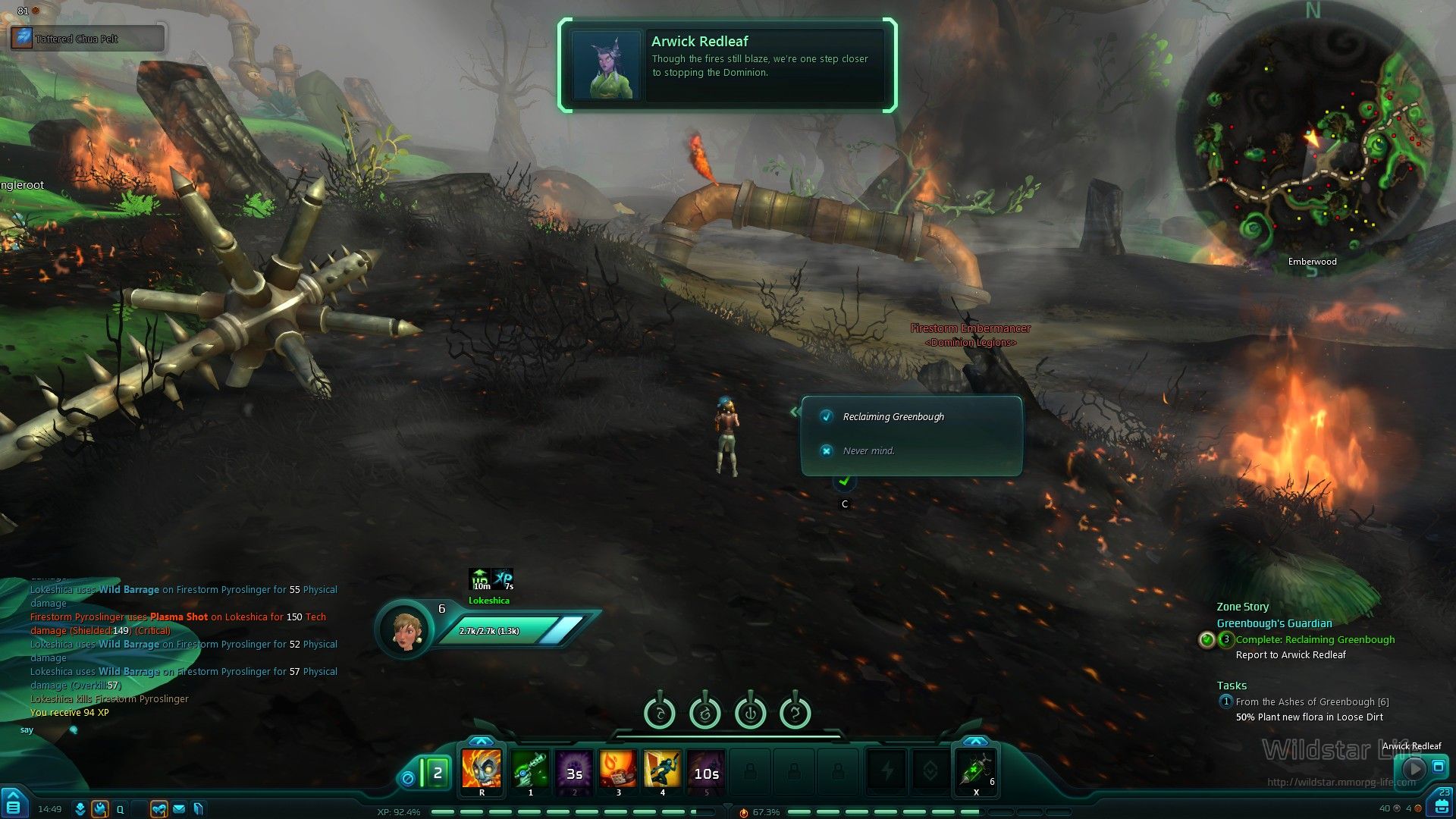The height and width of the screenshot is (819, 1456).
Task: Check the mail envelope icon
Action: click(x=179, y=809)
